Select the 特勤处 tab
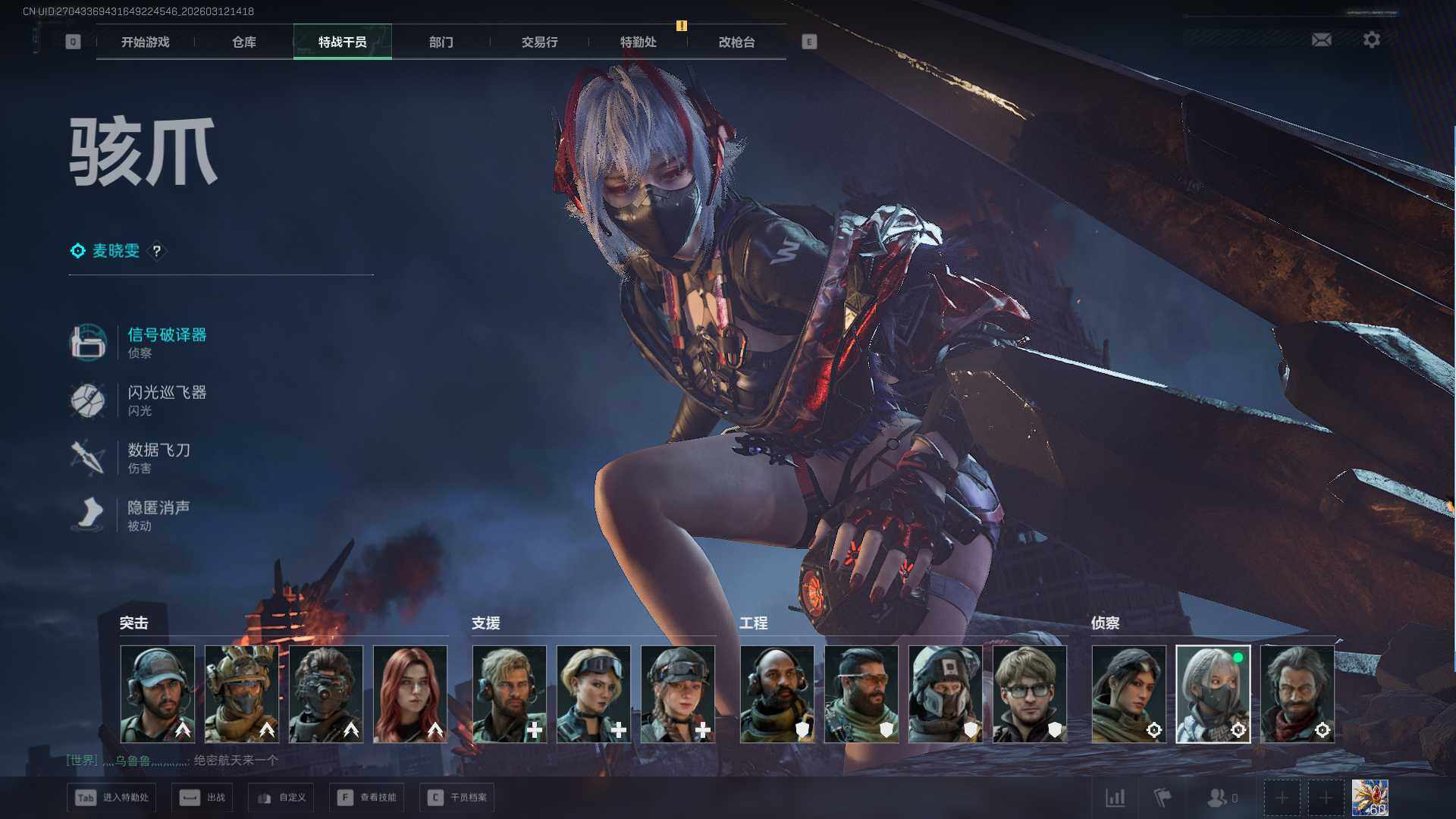The width and height of the screenshot is (1456, 819). click(x=638, y=42)
